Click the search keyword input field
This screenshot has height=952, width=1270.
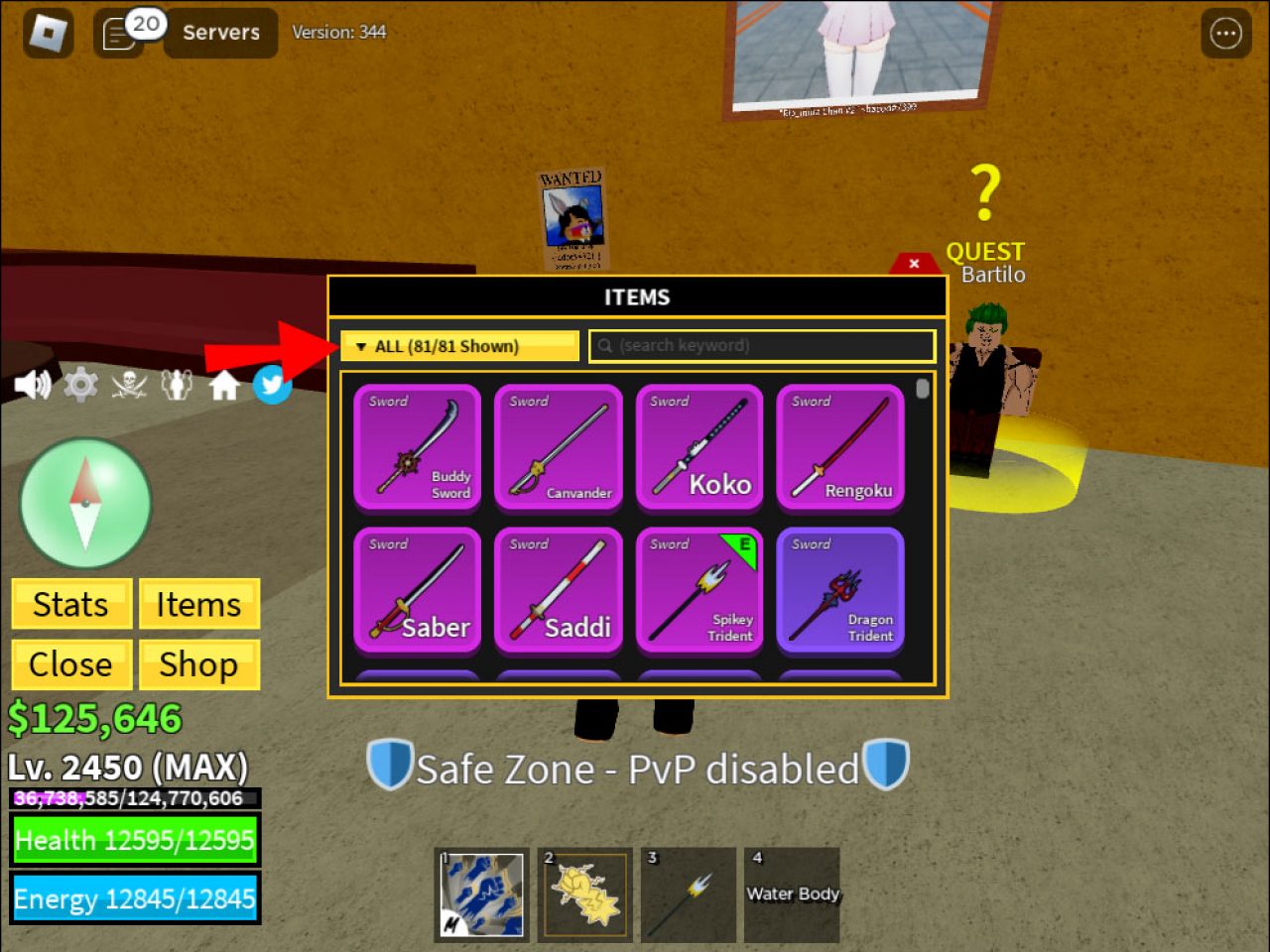762,345
